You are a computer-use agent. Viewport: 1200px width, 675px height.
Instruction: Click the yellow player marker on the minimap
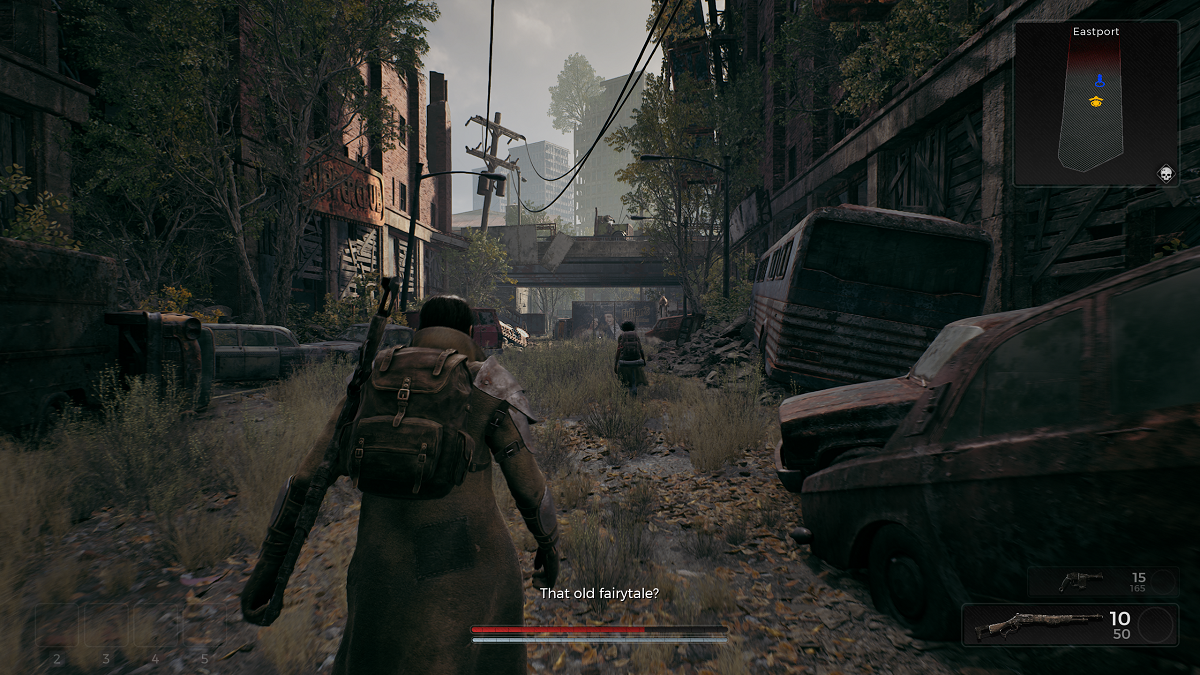tap(1096, 101)
